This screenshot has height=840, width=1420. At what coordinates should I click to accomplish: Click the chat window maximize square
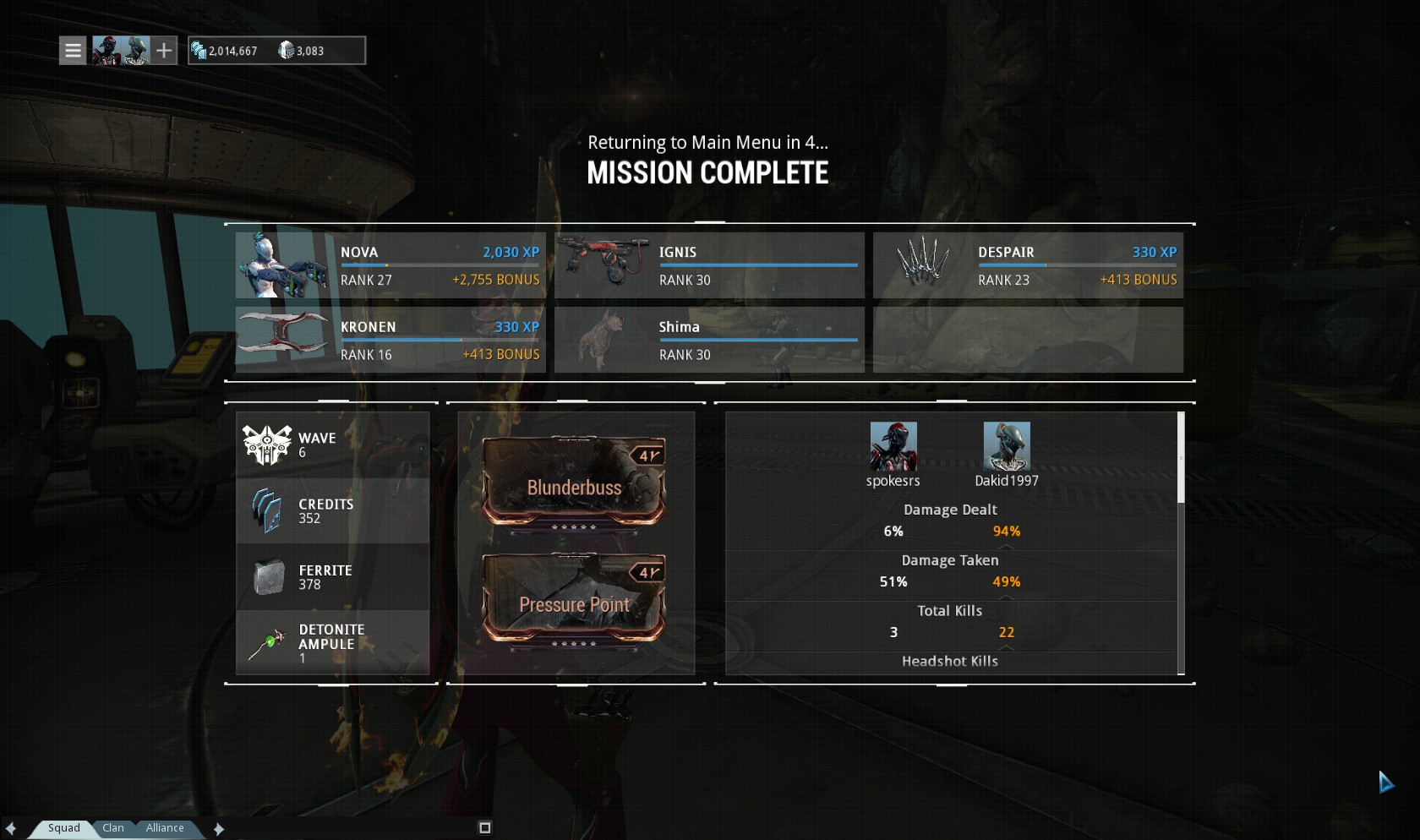[x=485, y=828]
